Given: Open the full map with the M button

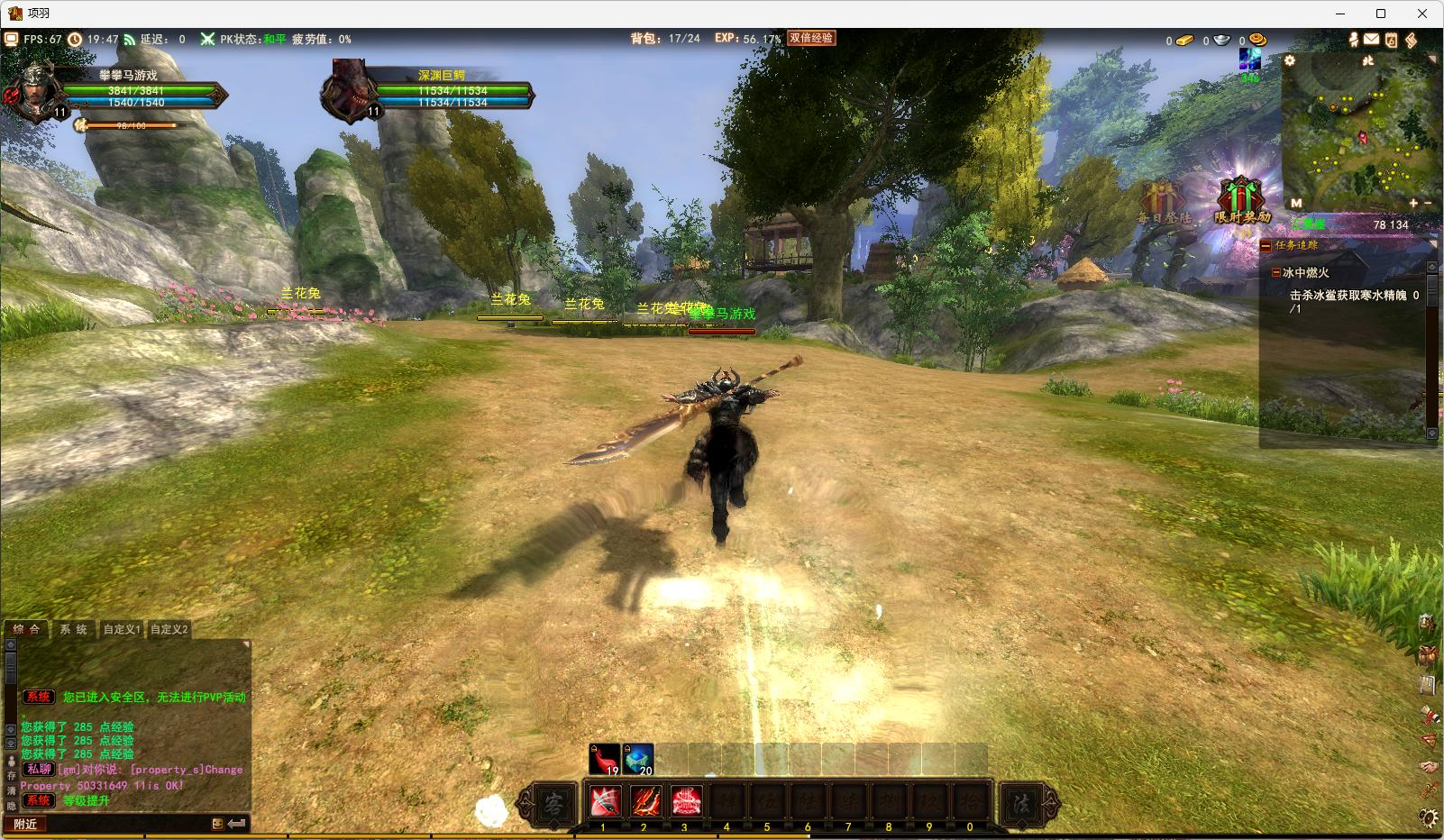Looking at the screenshot, I should pyautogui.click(x=1296, y=203).
